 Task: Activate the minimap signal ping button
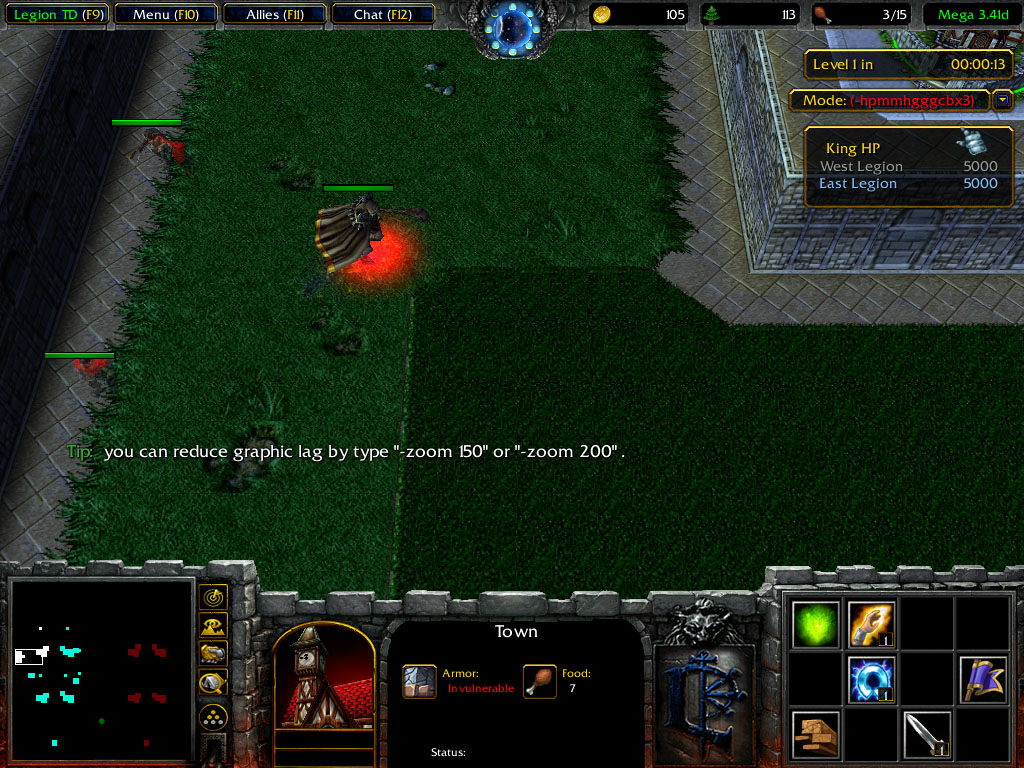(x=213, y=597)
